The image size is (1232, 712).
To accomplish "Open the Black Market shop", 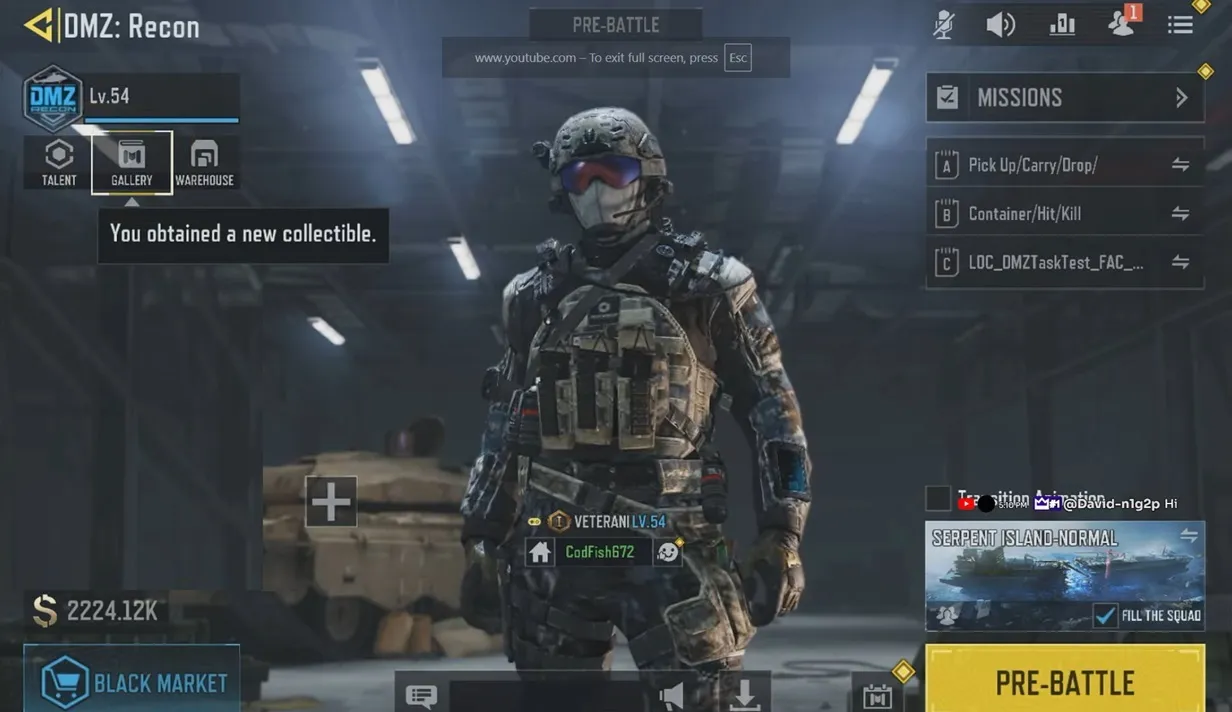I will (x=132, y=682).
